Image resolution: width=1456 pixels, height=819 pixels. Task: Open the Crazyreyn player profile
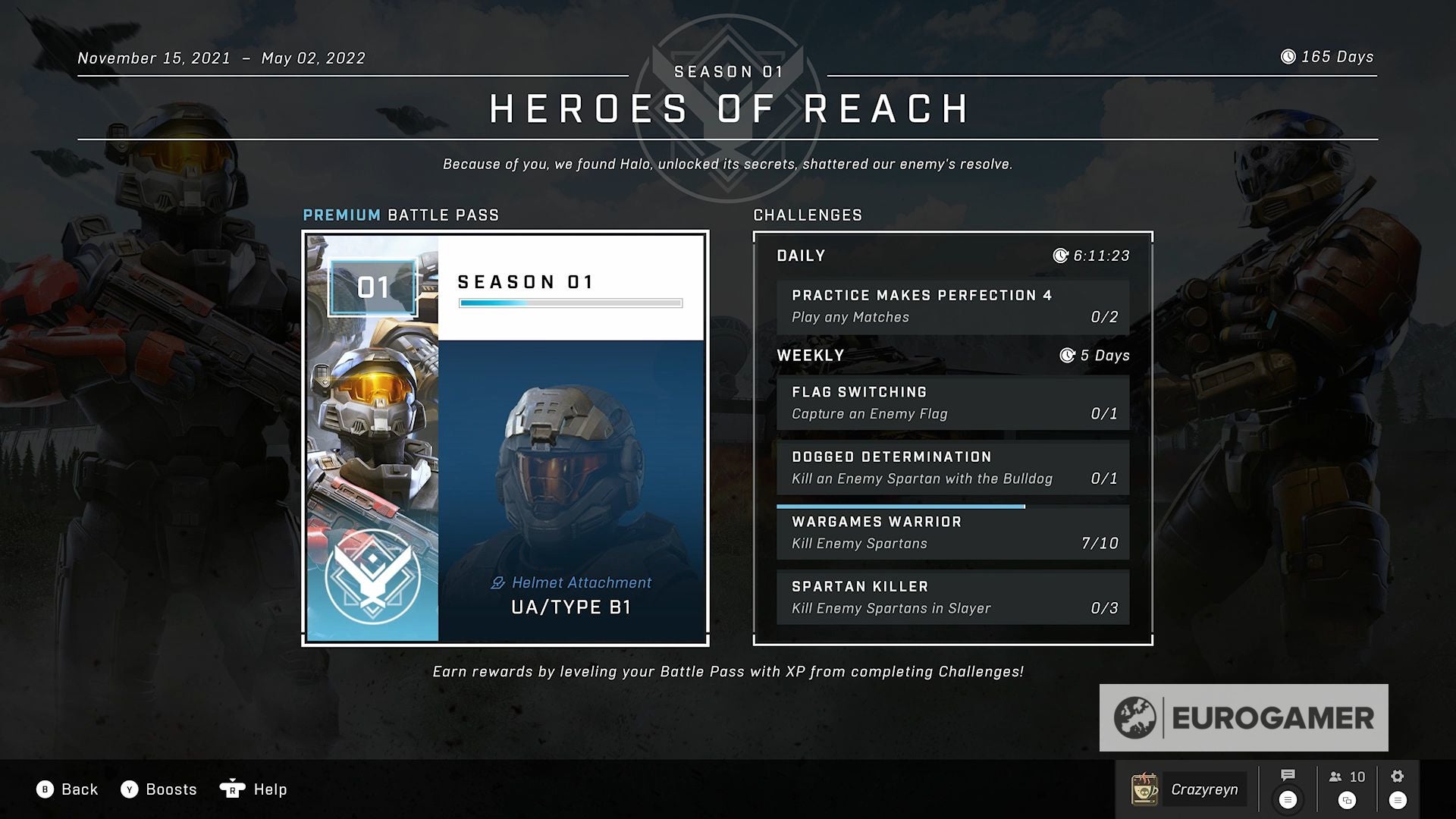(1188, 789)
